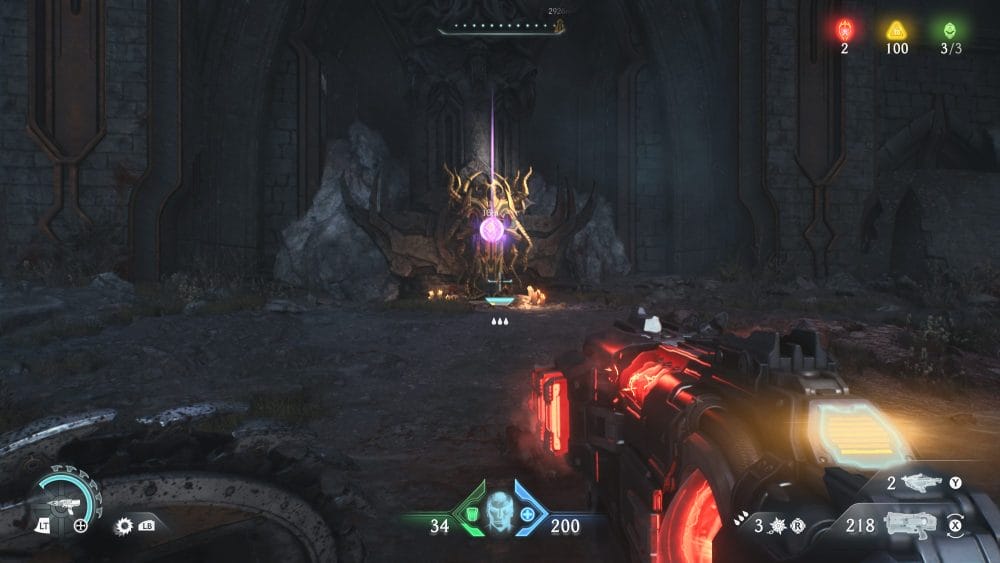1000x563 pixels.
Task: Select the yellow triangle resource icon
Action: [896, 30]
